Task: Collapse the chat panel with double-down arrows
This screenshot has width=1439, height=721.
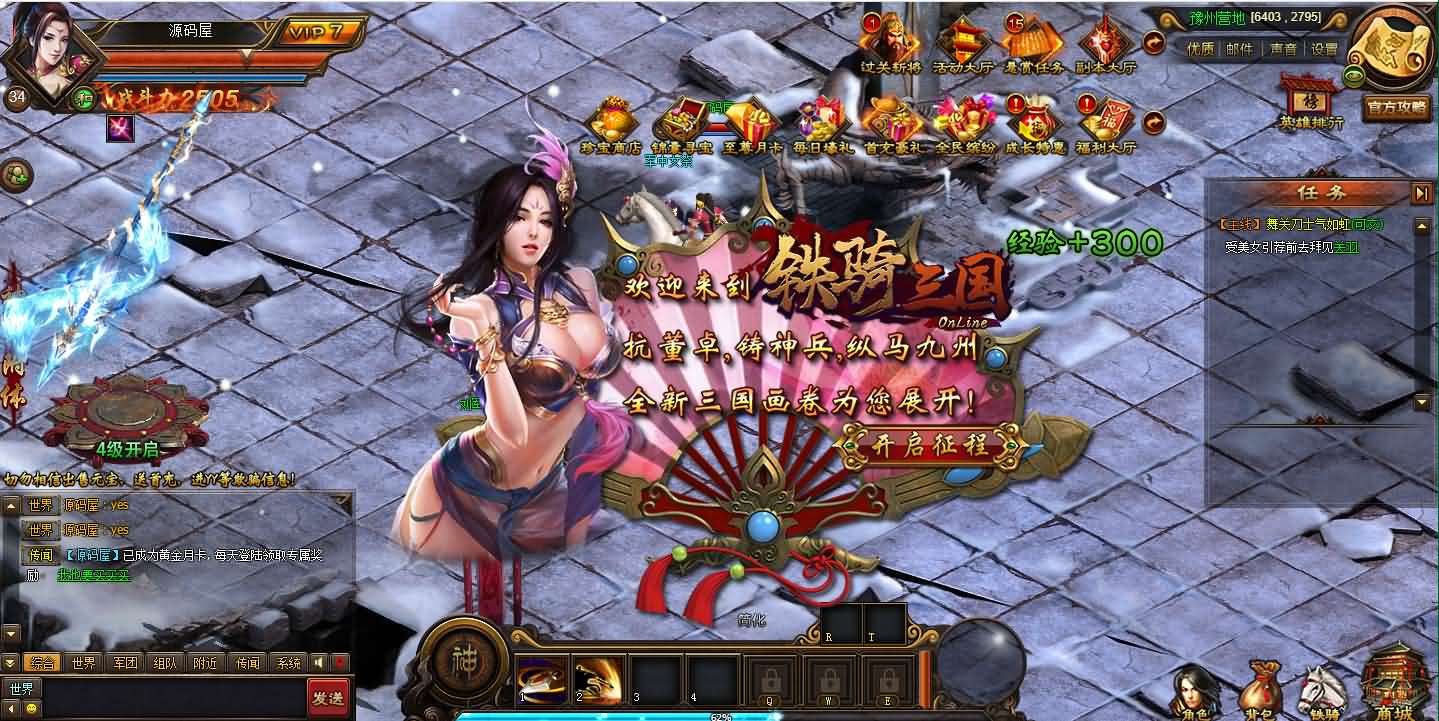Action: coord(10,660)
